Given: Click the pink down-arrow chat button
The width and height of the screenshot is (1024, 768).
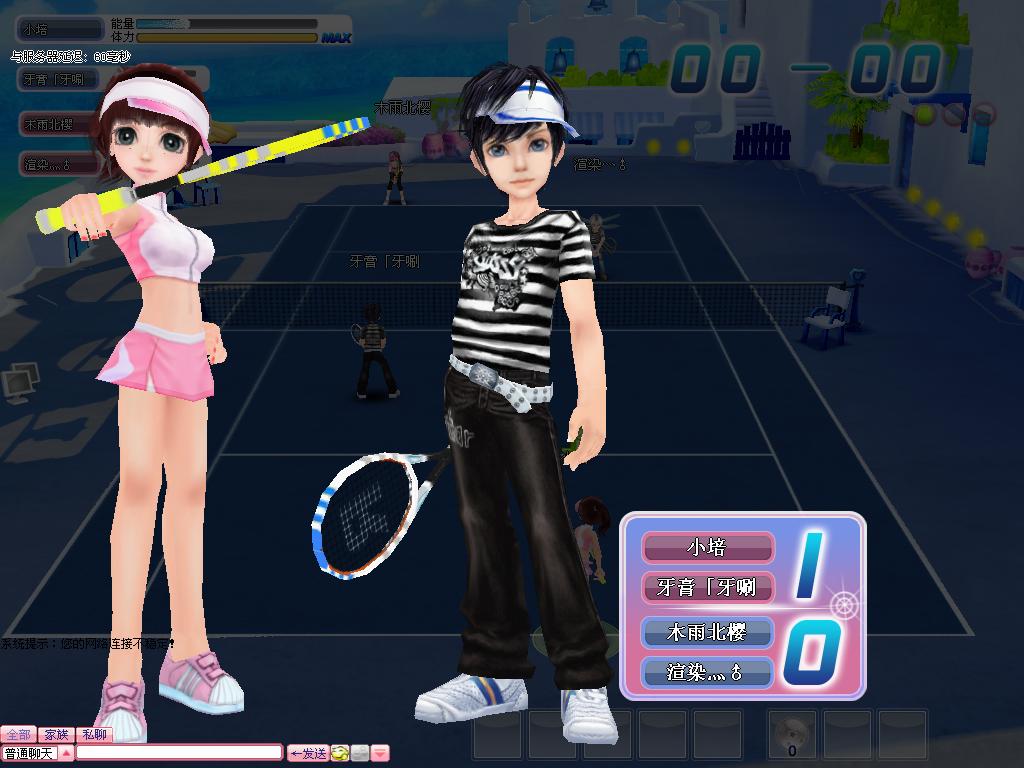Looking at the screenshot, I should pos(380,753).
